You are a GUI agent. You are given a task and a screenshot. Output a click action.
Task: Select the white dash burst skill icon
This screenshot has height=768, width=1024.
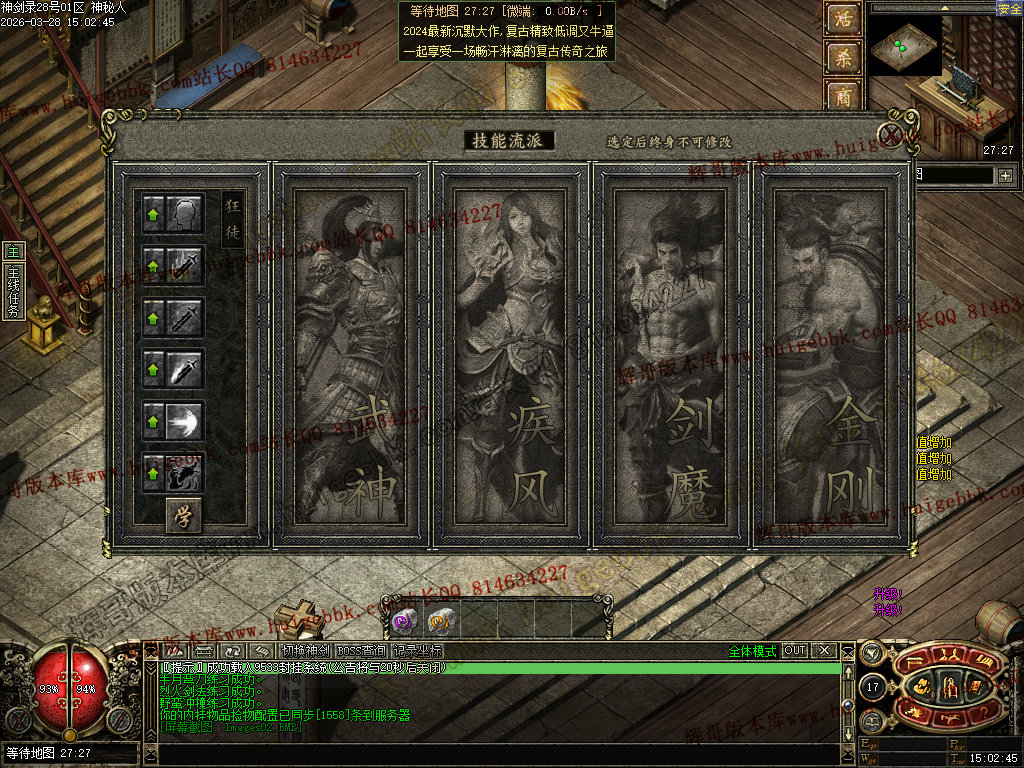[183, 421]
